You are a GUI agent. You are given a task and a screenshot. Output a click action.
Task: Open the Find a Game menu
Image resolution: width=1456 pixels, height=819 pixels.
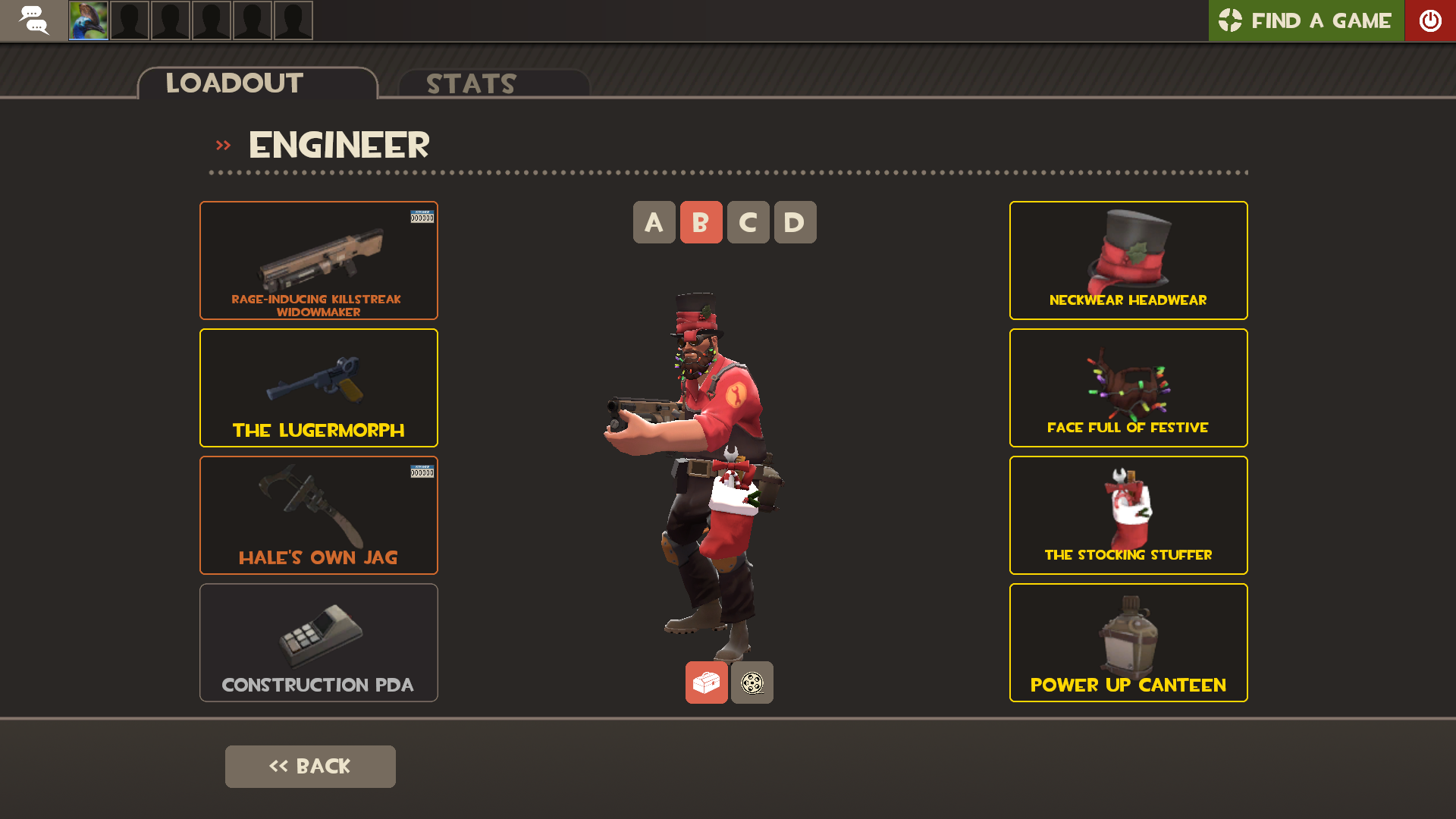[x=1305, y=20]
